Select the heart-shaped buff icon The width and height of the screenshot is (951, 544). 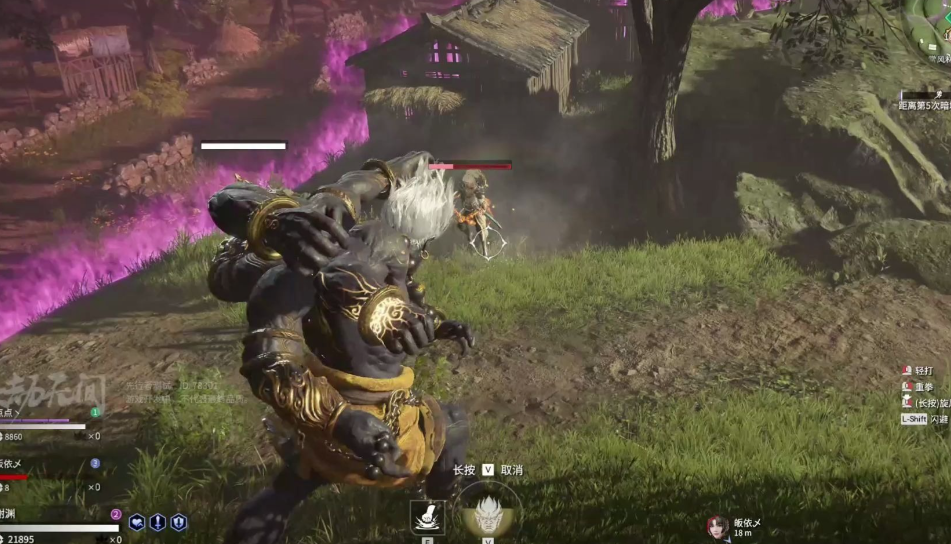coord(137,522)
